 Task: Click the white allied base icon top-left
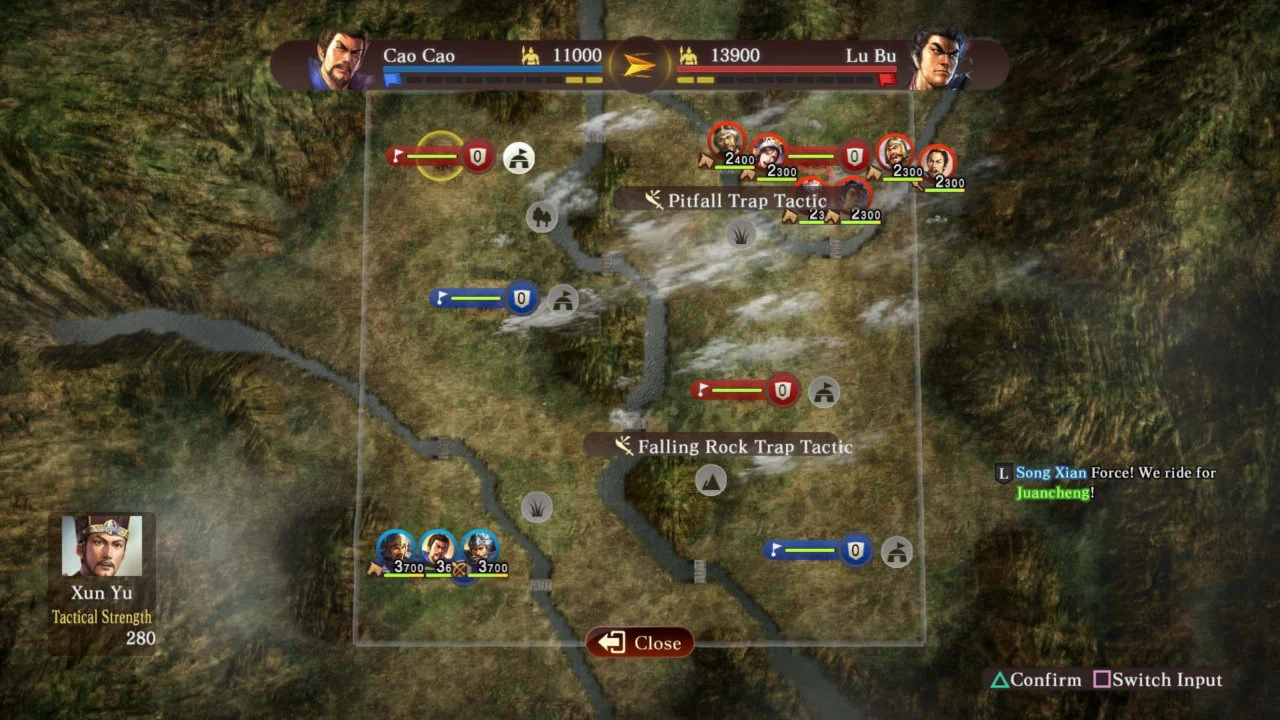click(x=516, y=158)
